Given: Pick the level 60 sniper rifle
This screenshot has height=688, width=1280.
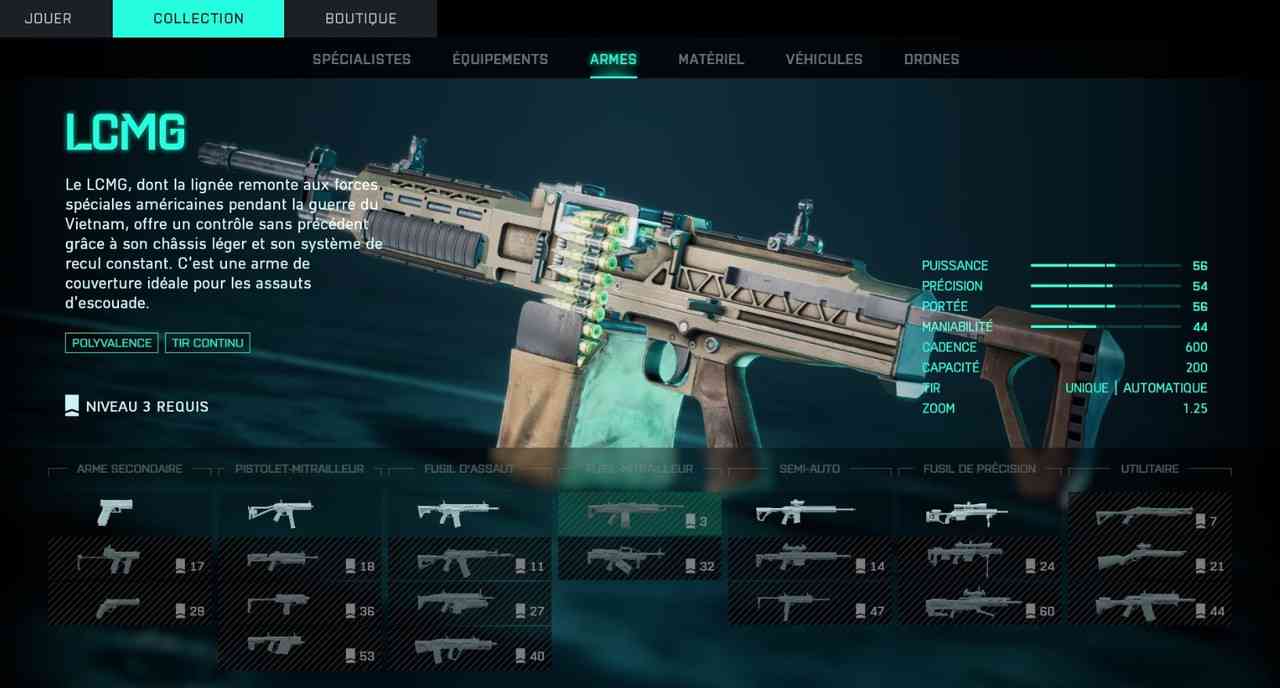Looking at the screenshot, I should tap(979, 605).
